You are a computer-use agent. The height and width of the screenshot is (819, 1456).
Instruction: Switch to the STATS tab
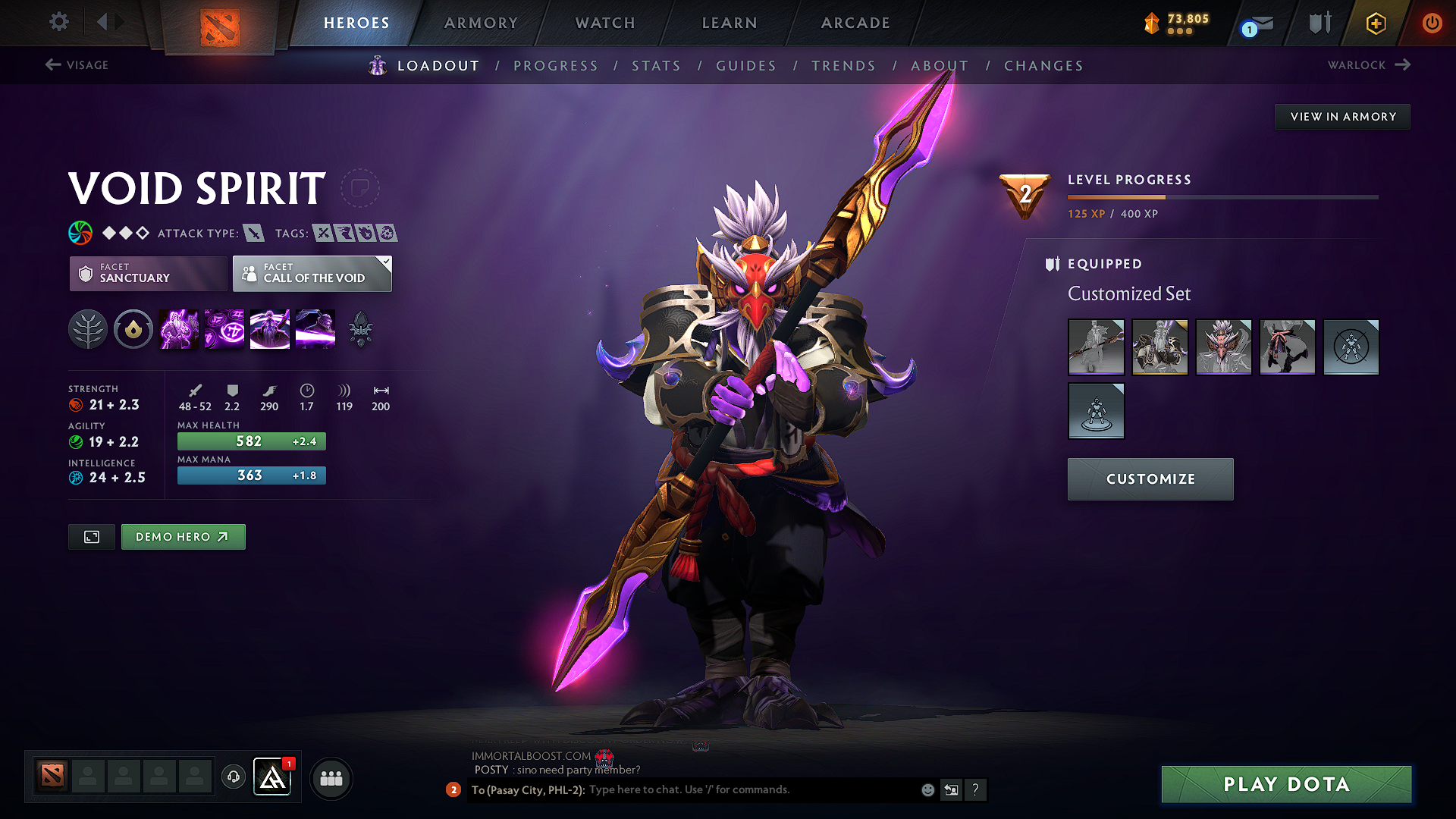[657, 66]
